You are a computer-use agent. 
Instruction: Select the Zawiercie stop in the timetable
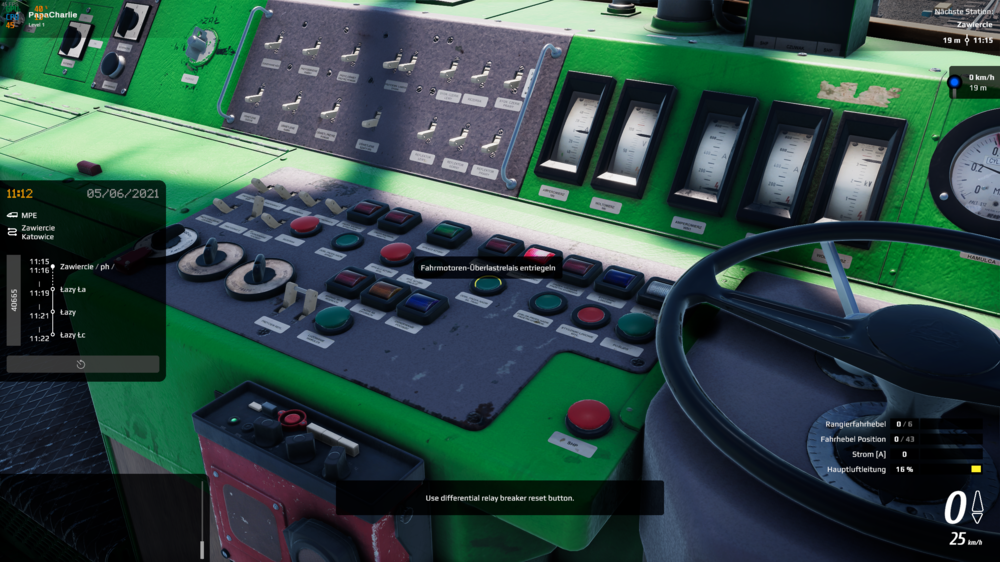coord(86,267)
